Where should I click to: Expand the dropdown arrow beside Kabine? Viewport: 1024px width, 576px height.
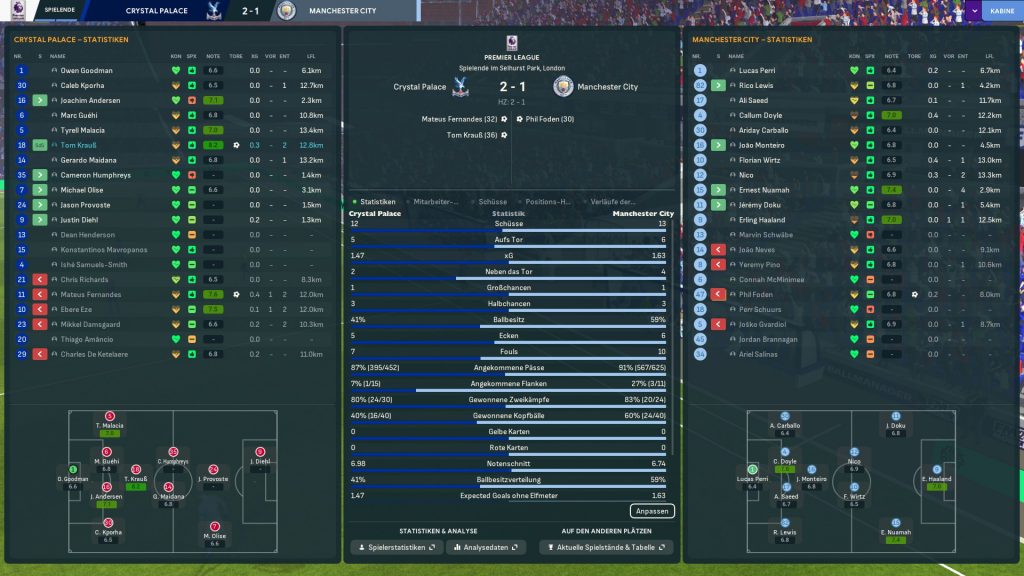(x=973, y=11)
